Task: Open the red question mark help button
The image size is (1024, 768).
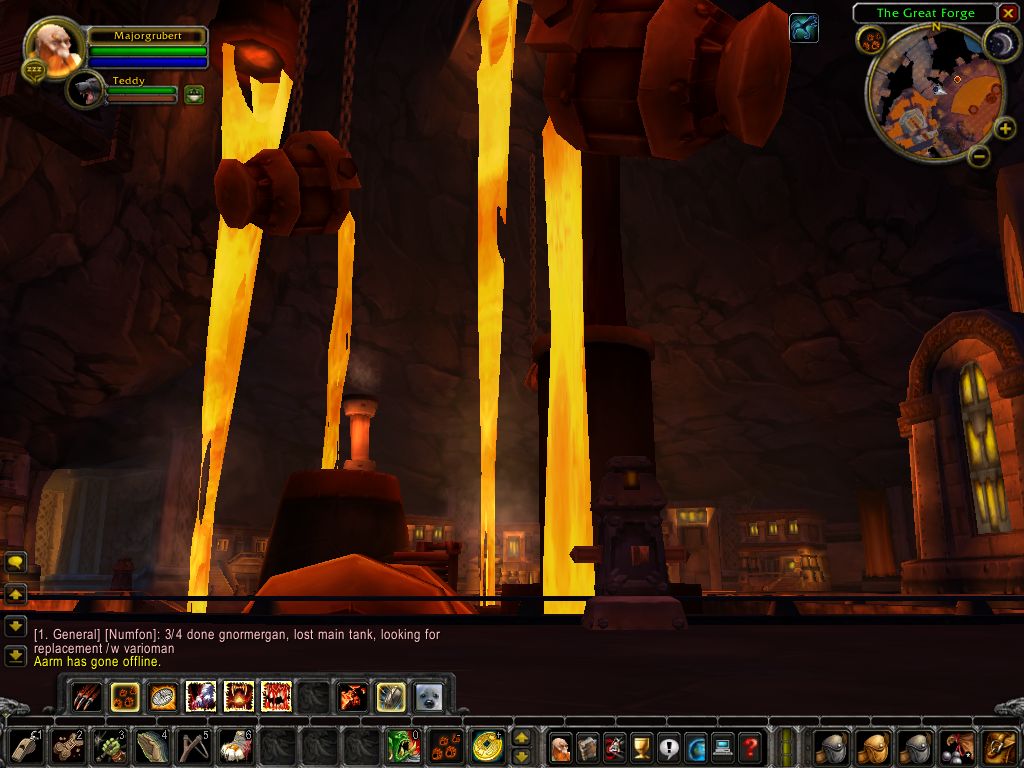Action: point(749,747)
